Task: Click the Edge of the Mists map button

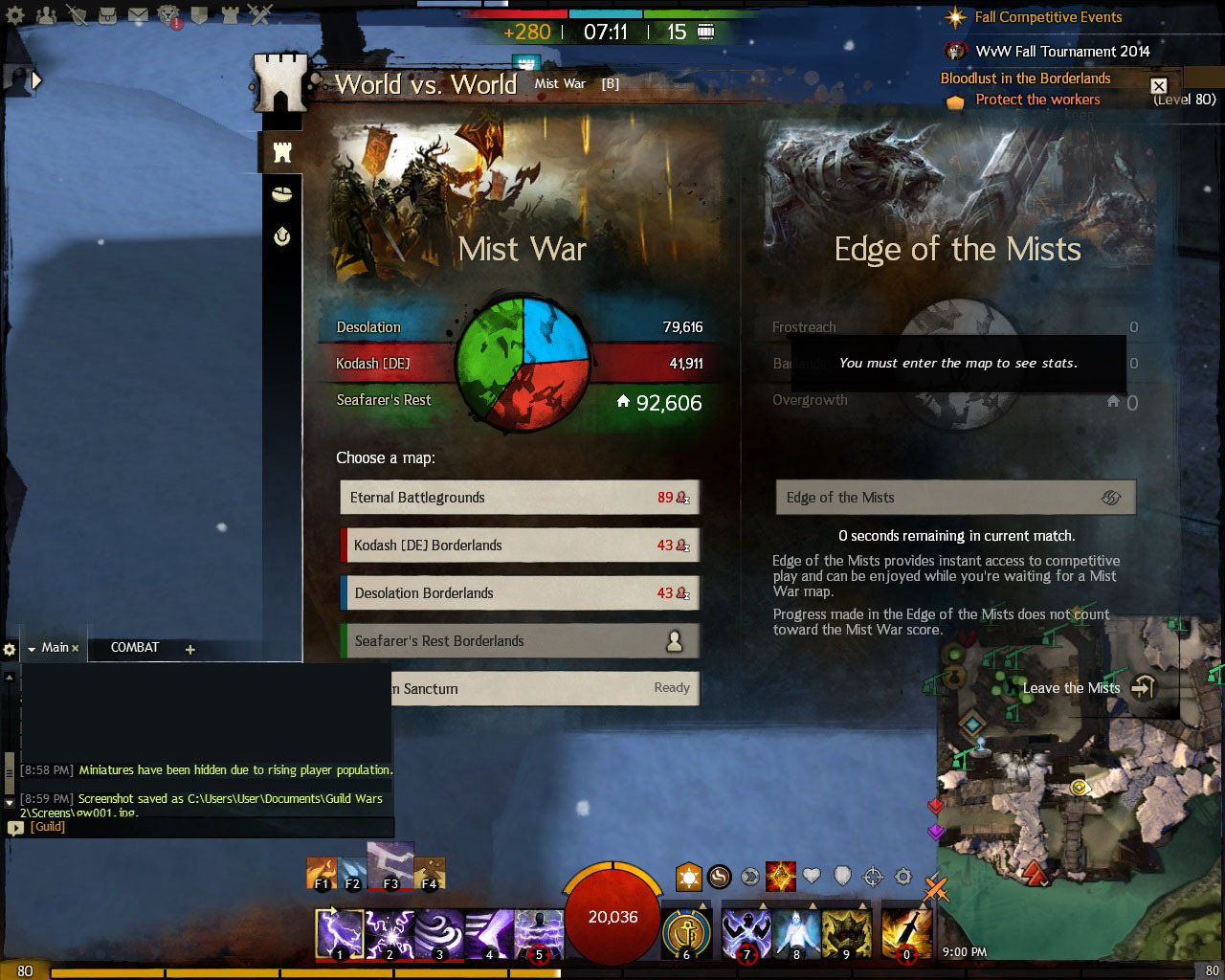Action: [x=955, y=498]
